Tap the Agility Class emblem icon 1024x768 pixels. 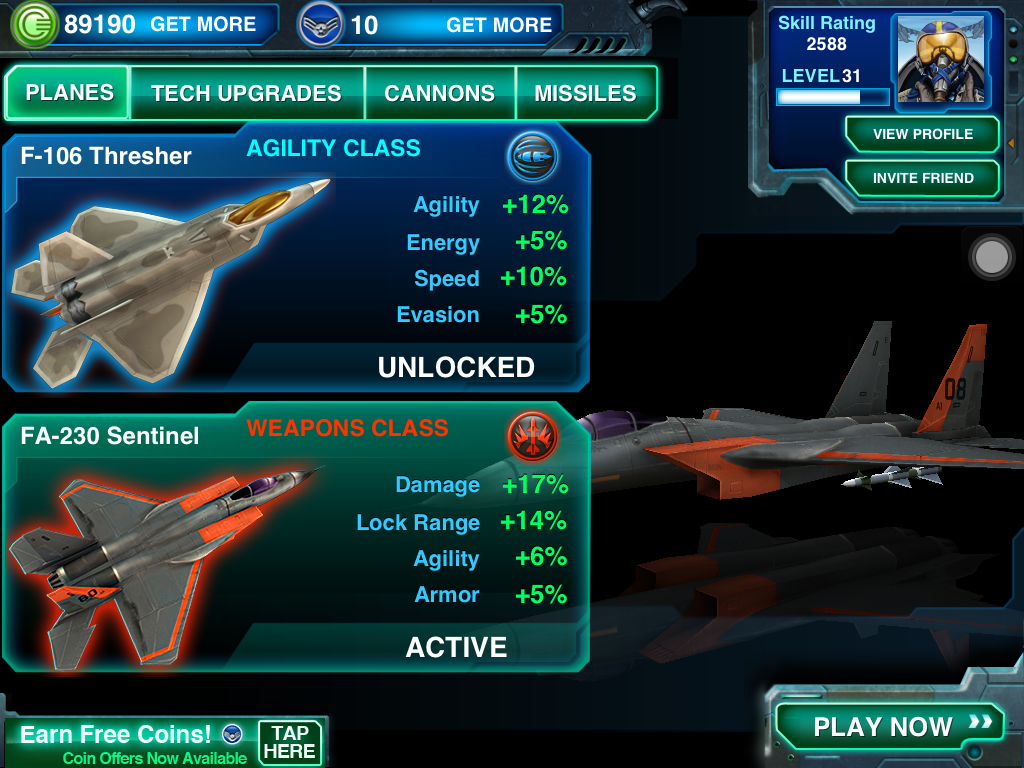point(532,157)
